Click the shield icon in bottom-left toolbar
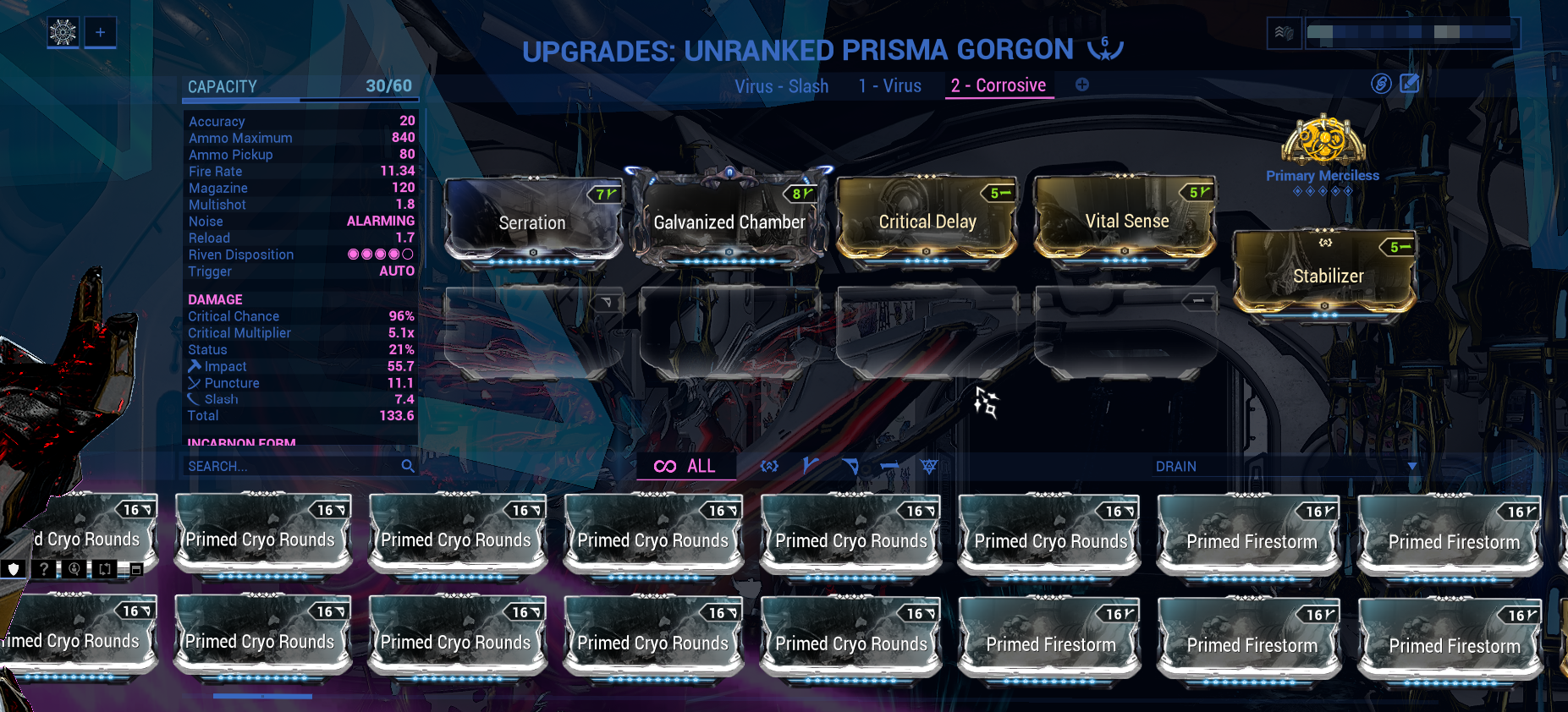 tap(13, 569)
